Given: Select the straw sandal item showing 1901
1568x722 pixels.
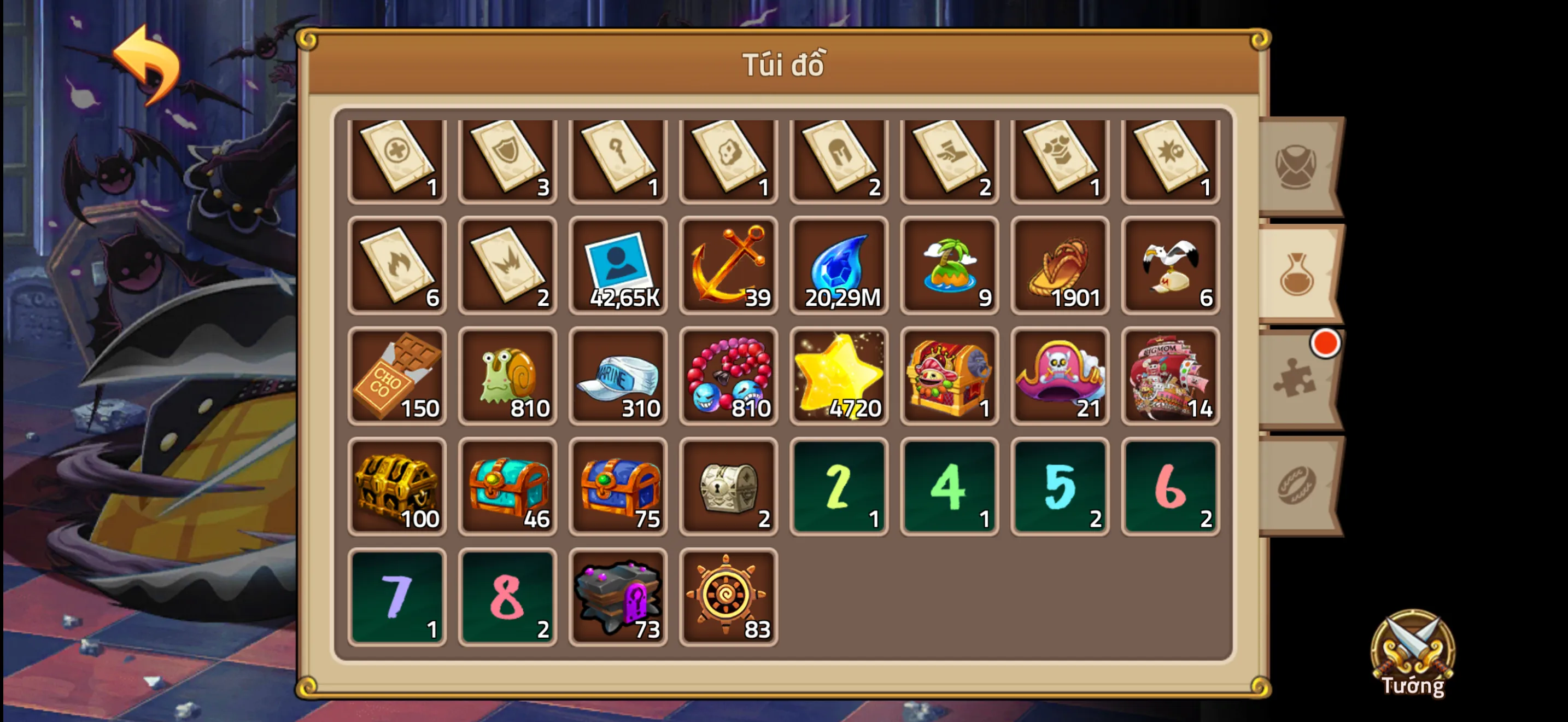Looking at the screenshot, I should 1061,266.
